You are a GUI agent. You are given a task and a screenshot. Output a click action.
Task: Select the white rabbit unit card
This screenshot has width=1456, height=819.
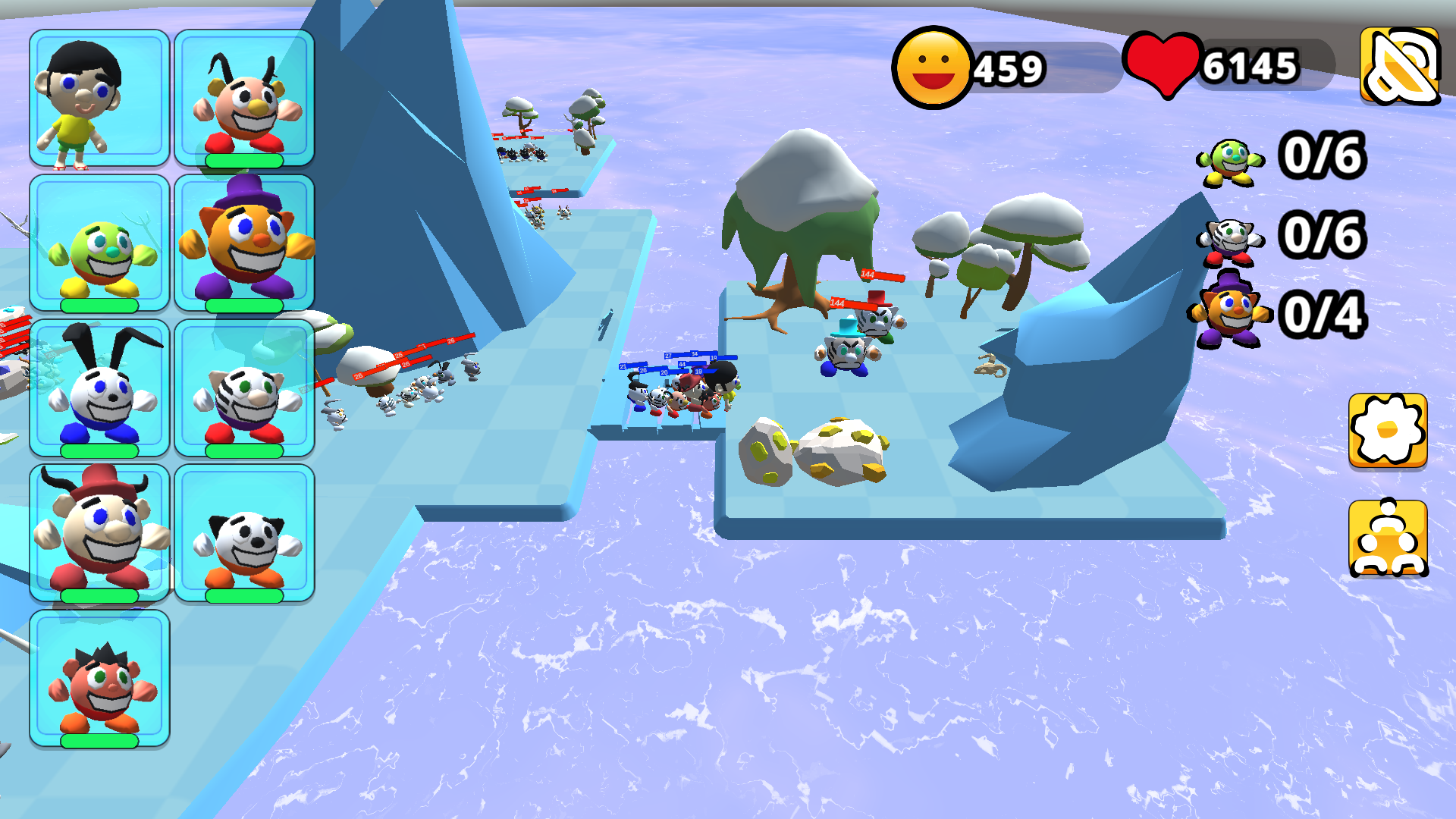pos(99,388)
